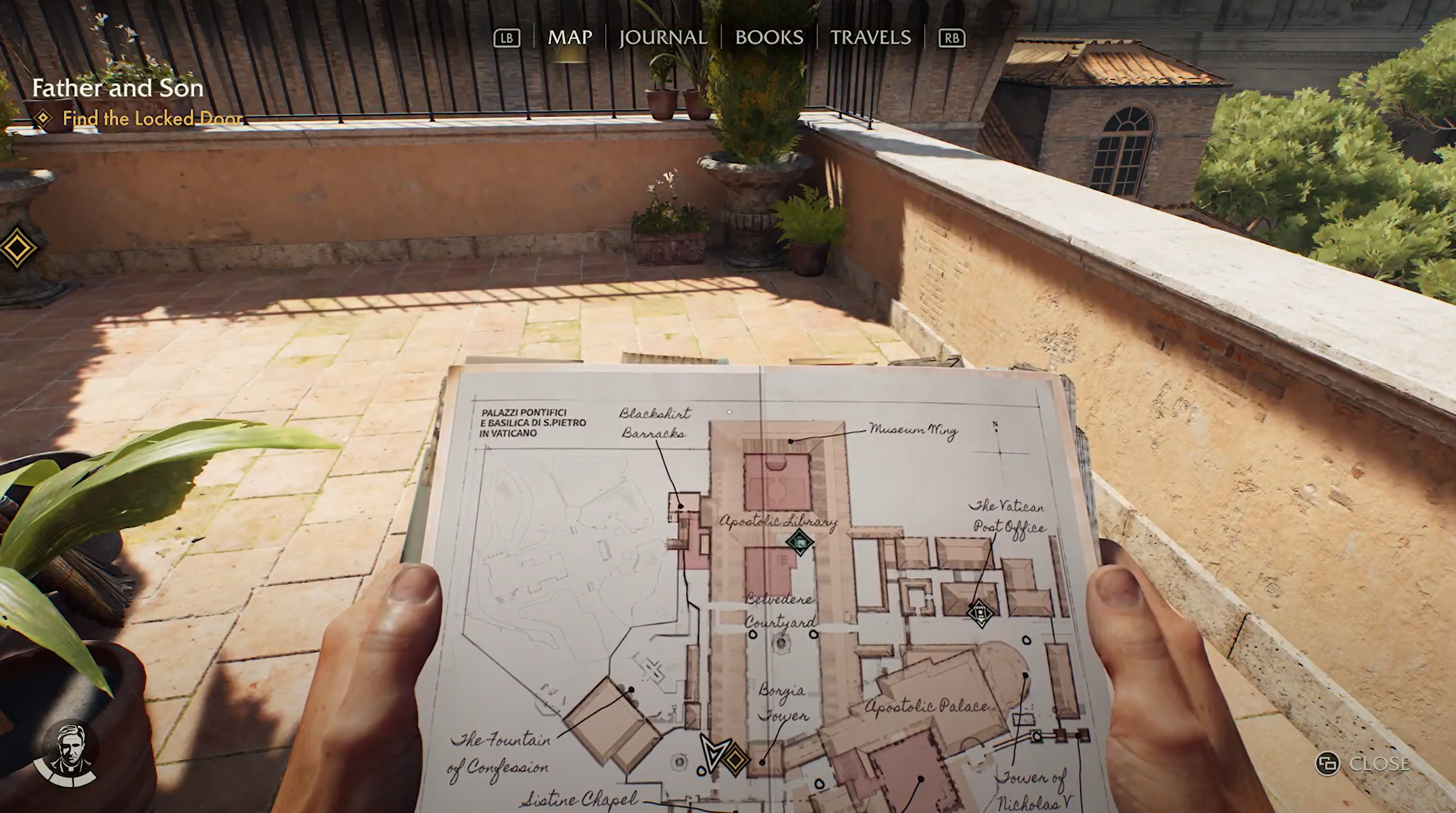Image resolution: width=1456 pixels, height=813 pixels.
Task: Switch to the MAP tab
Action: (x=569, y=38)
